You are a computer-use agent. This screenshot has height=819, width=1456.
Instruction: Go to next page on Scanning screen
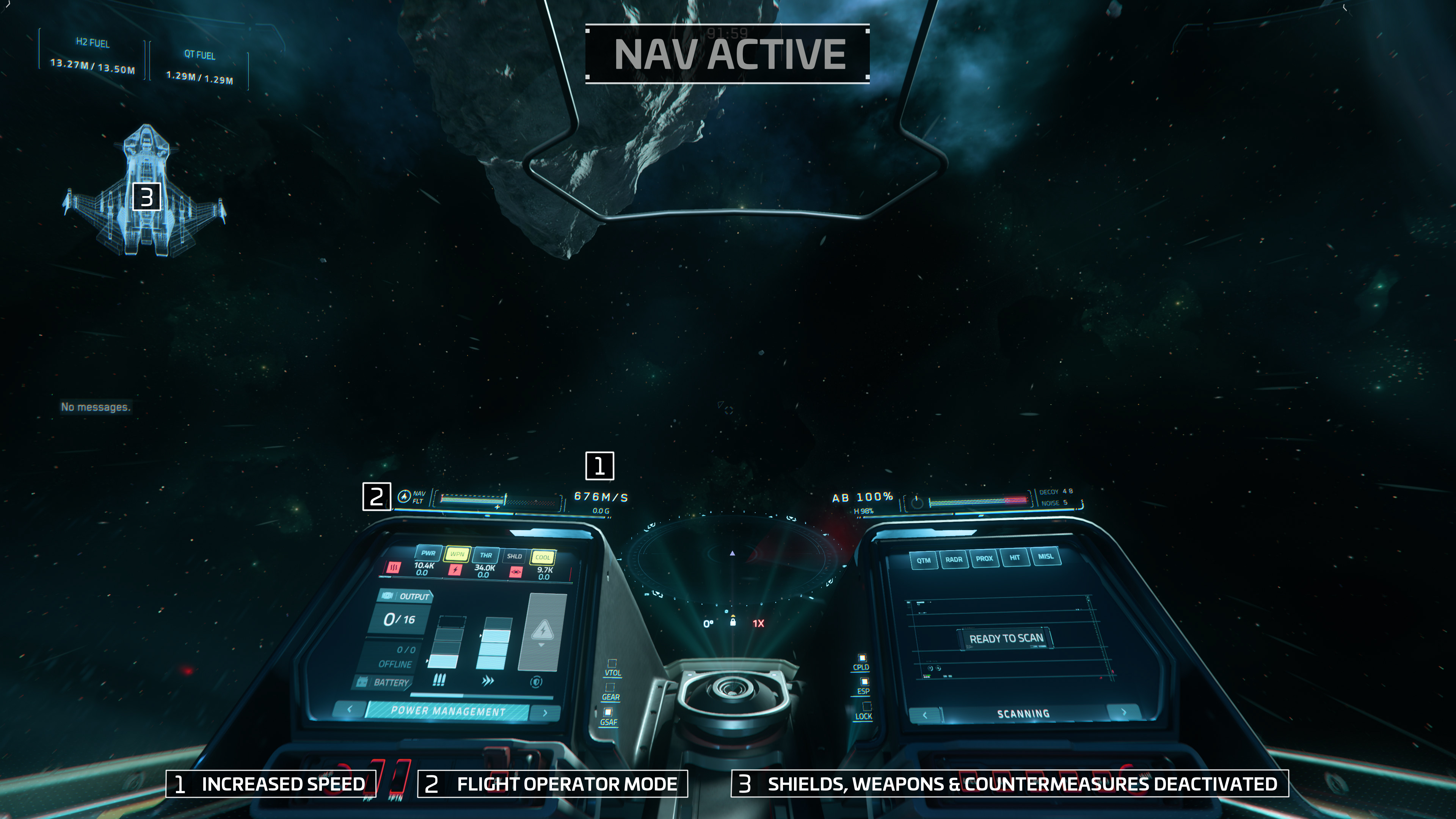coord(1123,712)
